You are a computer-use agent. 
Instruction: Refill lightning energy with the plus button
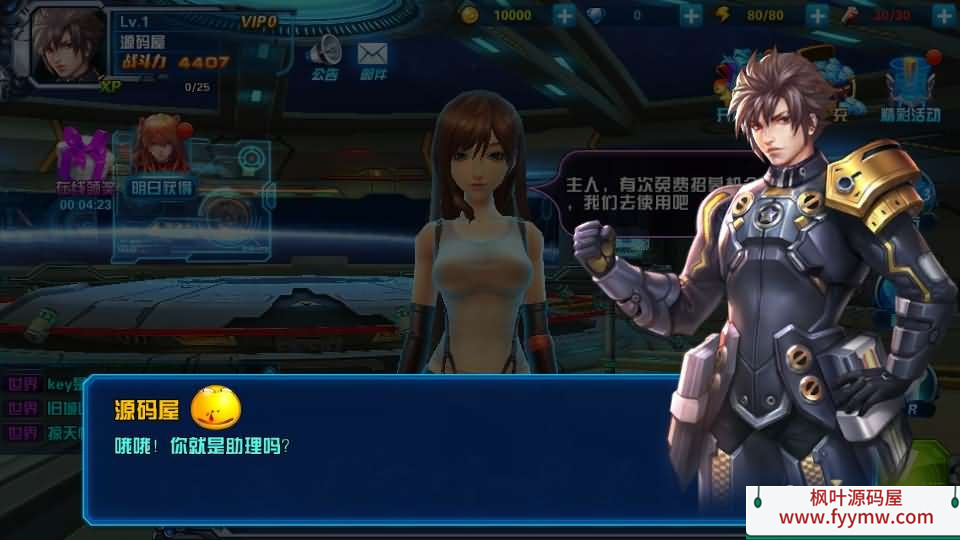pos(818,15)
